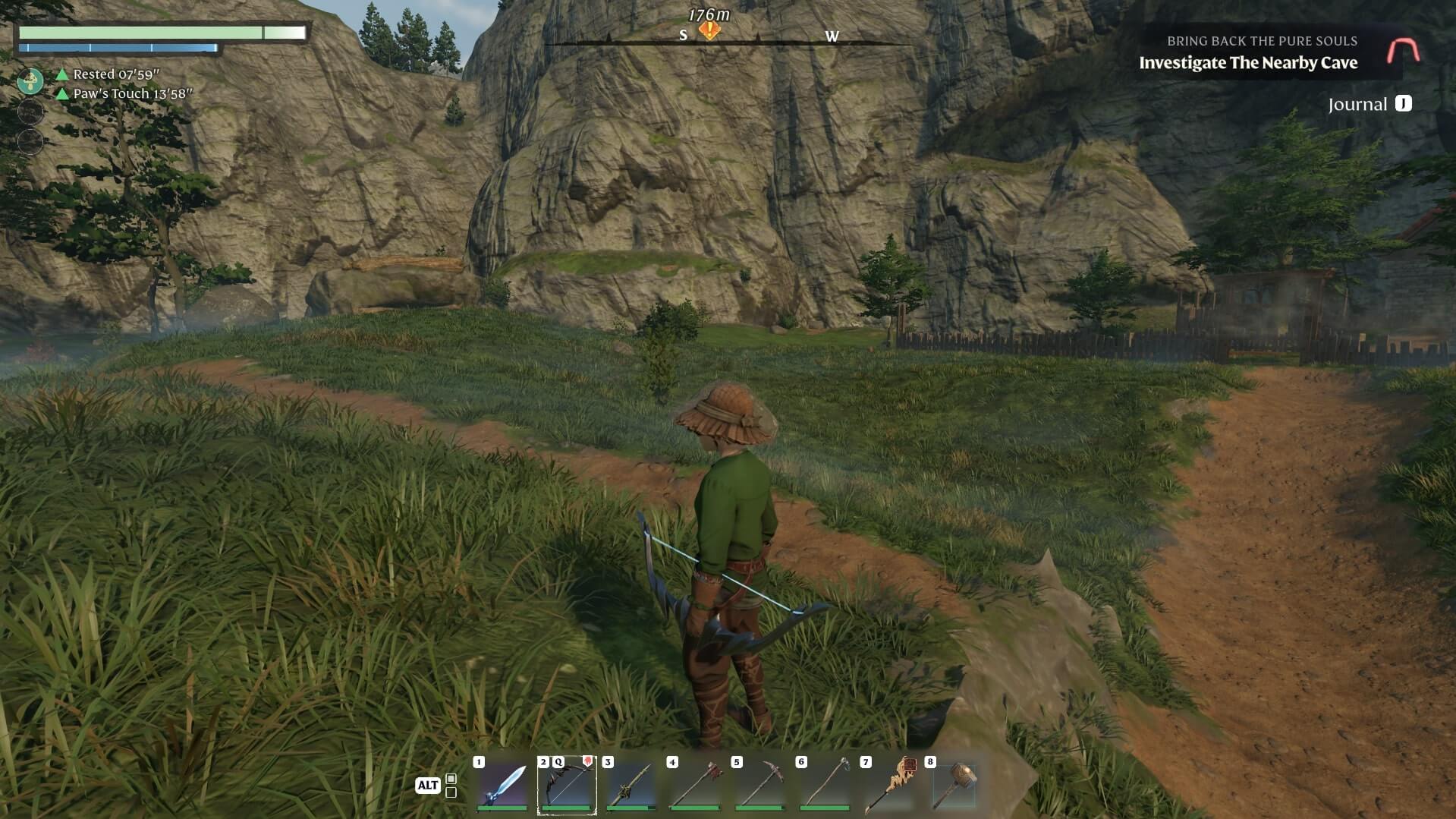Select the bow in hotbar slot 2
Viewport: 1456px width, 819px height.
pyautogui.click(x=567, y=785)
